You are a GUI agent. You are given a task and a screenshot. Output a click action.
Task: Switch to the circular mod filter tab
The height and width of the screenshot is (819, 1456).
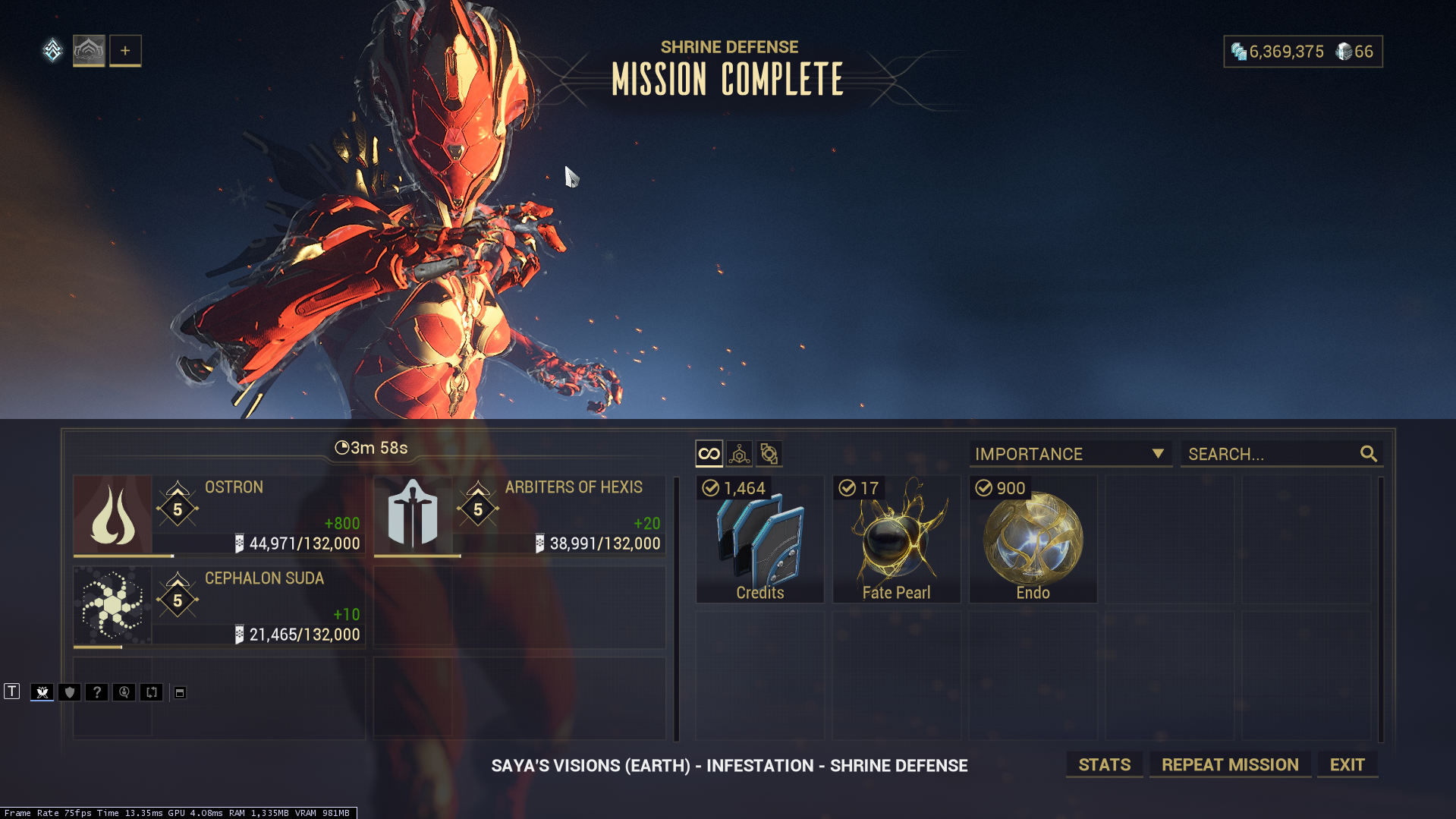click(x=769, y=454)
